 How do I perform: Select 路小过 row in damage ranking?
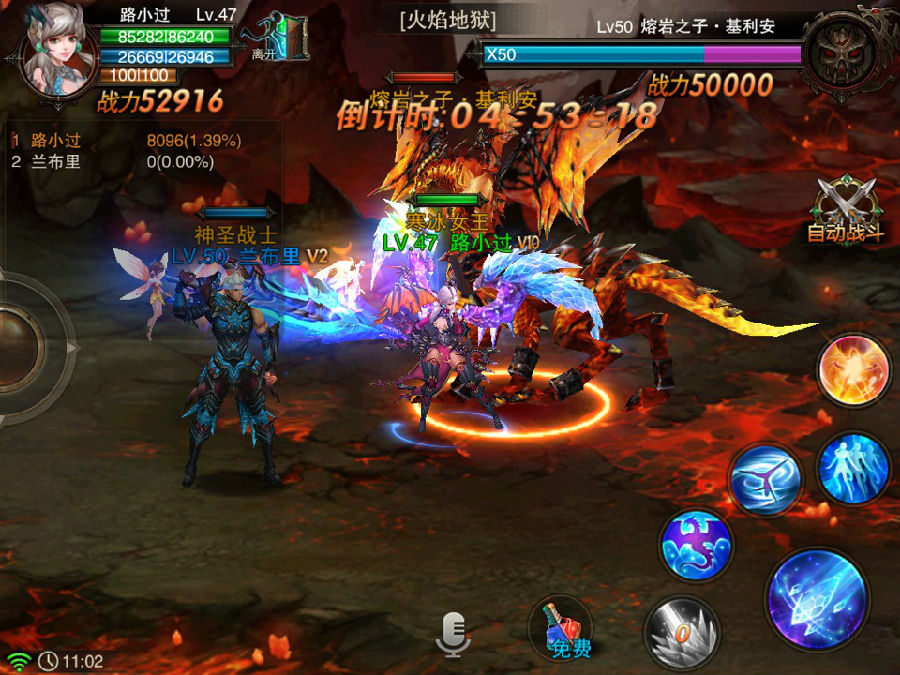click(x=130, y=140)
